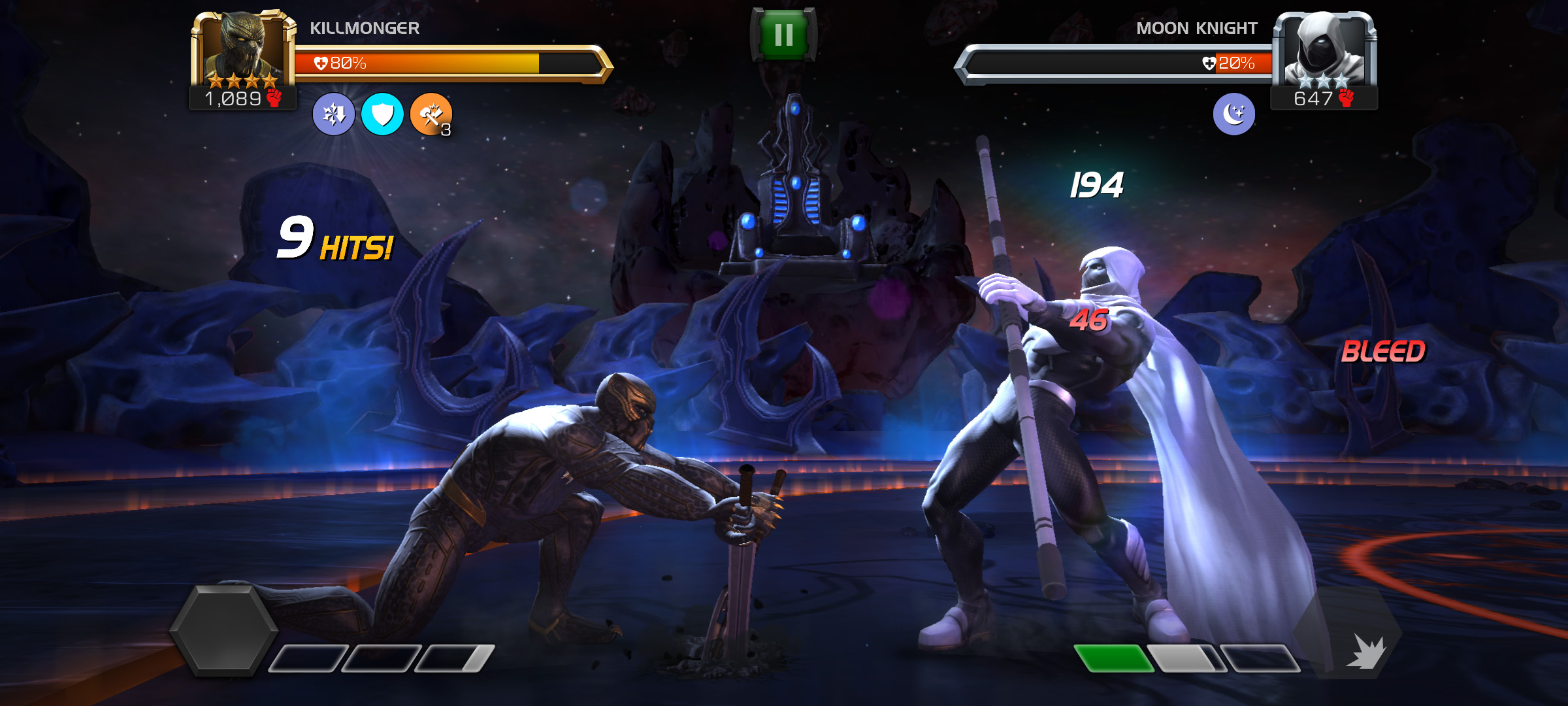Inspect the cyan shield buff icon

point(382,114)
